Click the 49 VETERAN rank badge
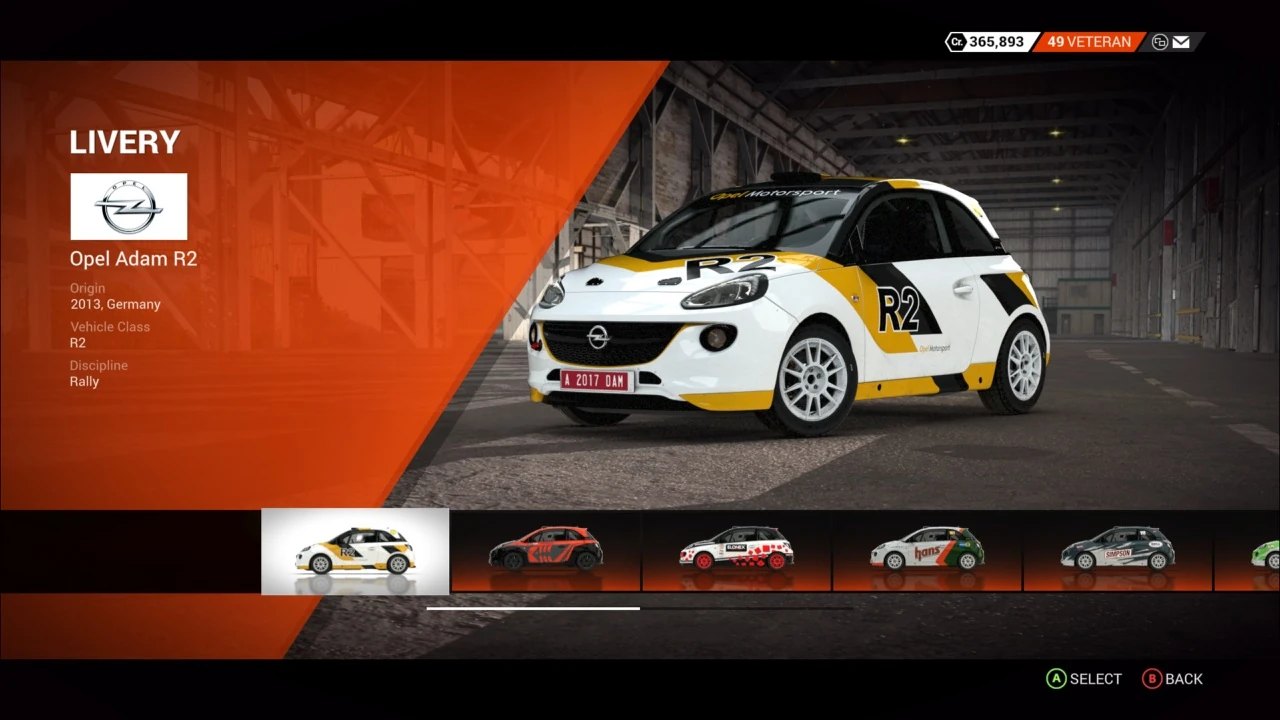 tap(1087, 42)
